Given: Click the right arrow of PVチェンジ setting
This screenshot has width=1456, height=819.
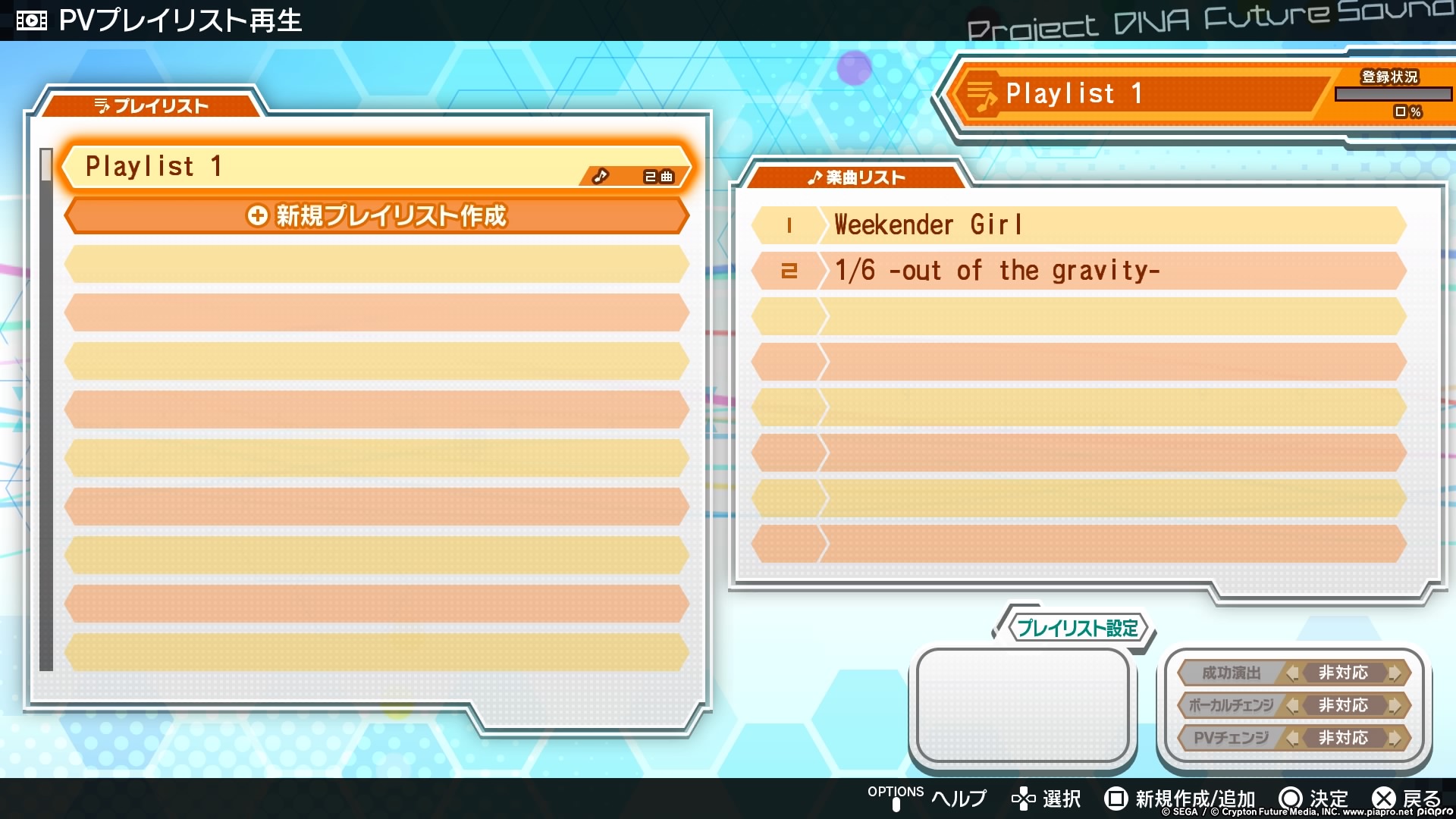Looking at the screenshot, I should (1394, 738).
